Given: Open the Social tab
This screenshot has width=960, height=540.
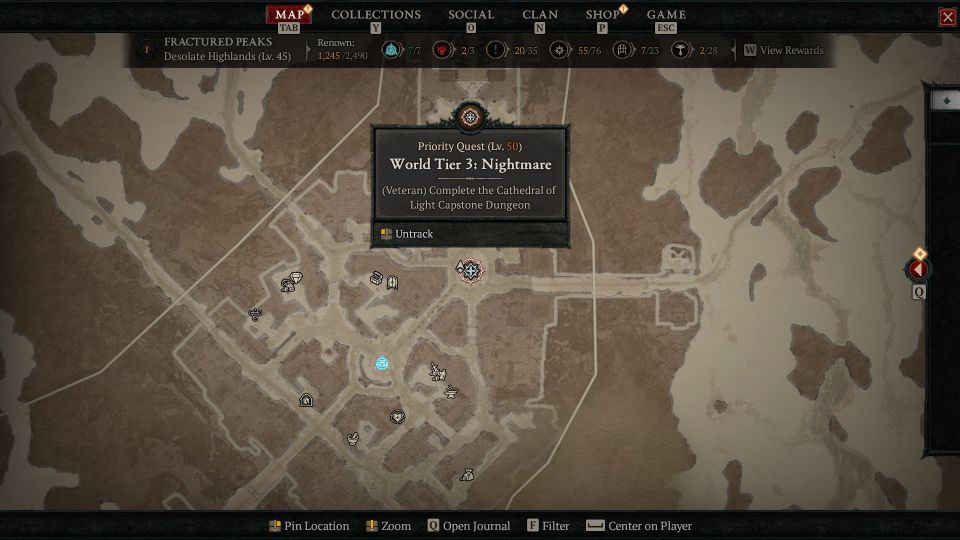Looking at the screenshot, I should (471, 14).
